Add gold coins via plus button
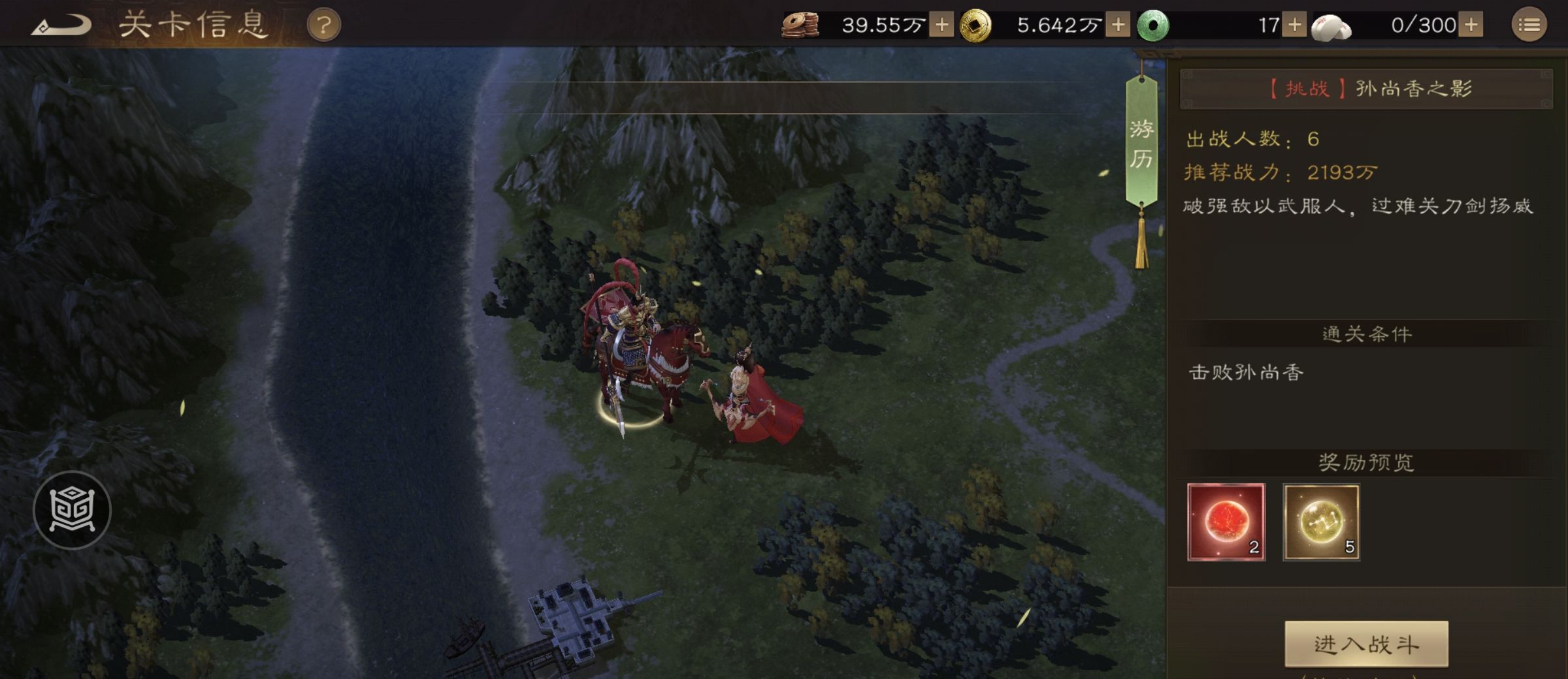Screen dimensions: 1568x679 1118,25
